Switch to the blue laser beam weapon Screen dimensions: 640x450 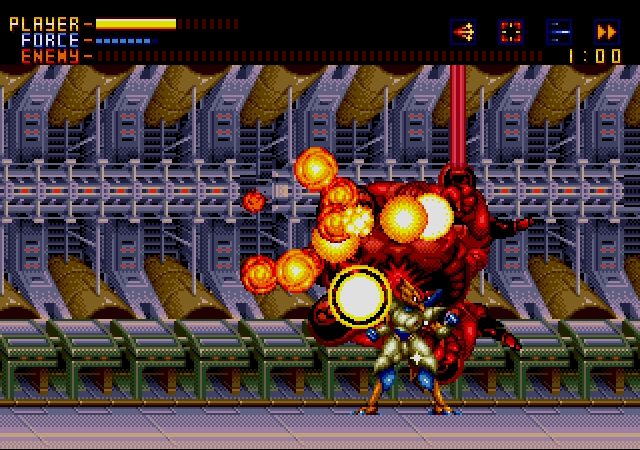[x=559, y=31]
